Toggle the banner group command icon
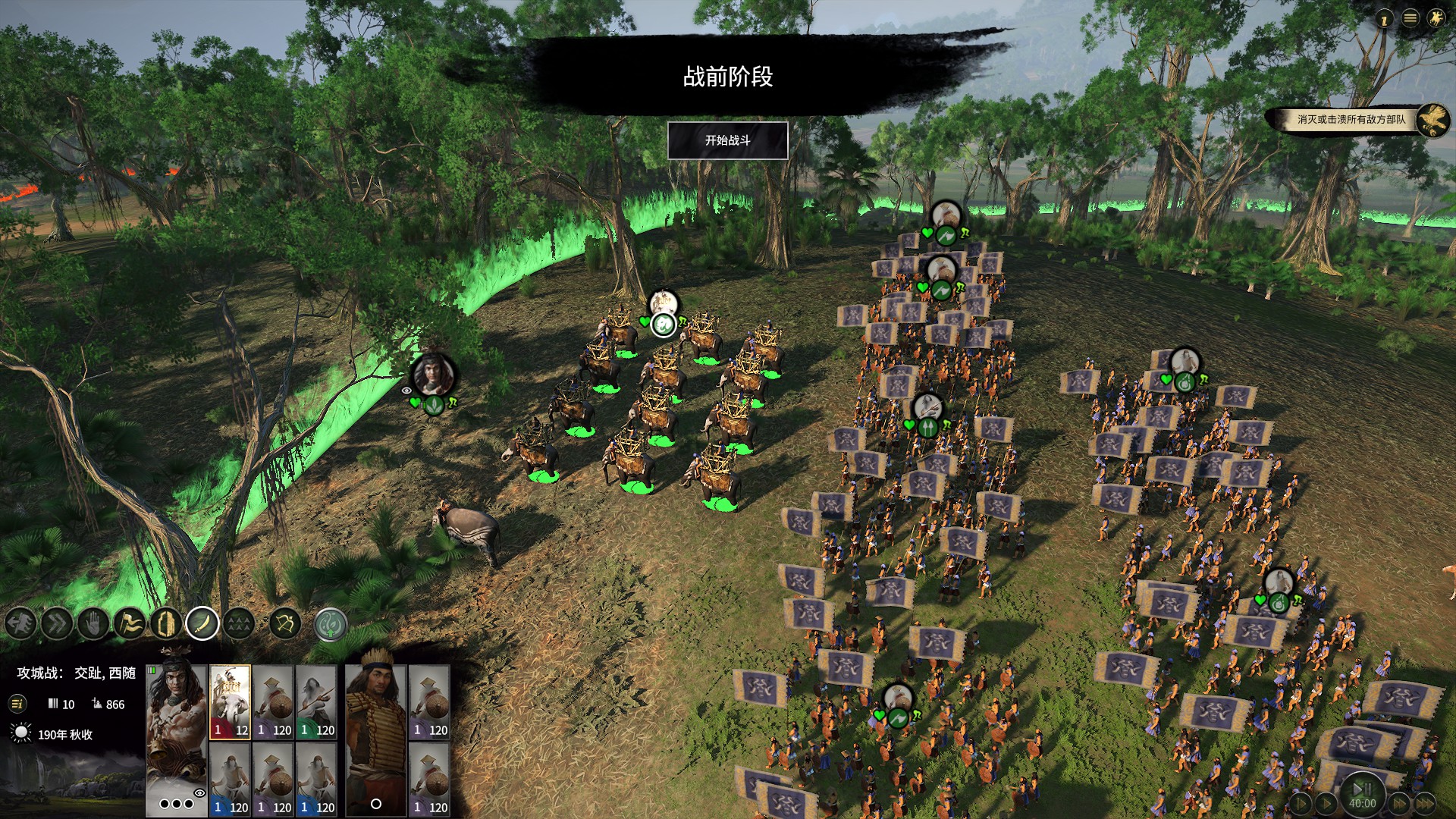Image resolution: width=1456 pixels, height=819 pixels. point(130,624)
